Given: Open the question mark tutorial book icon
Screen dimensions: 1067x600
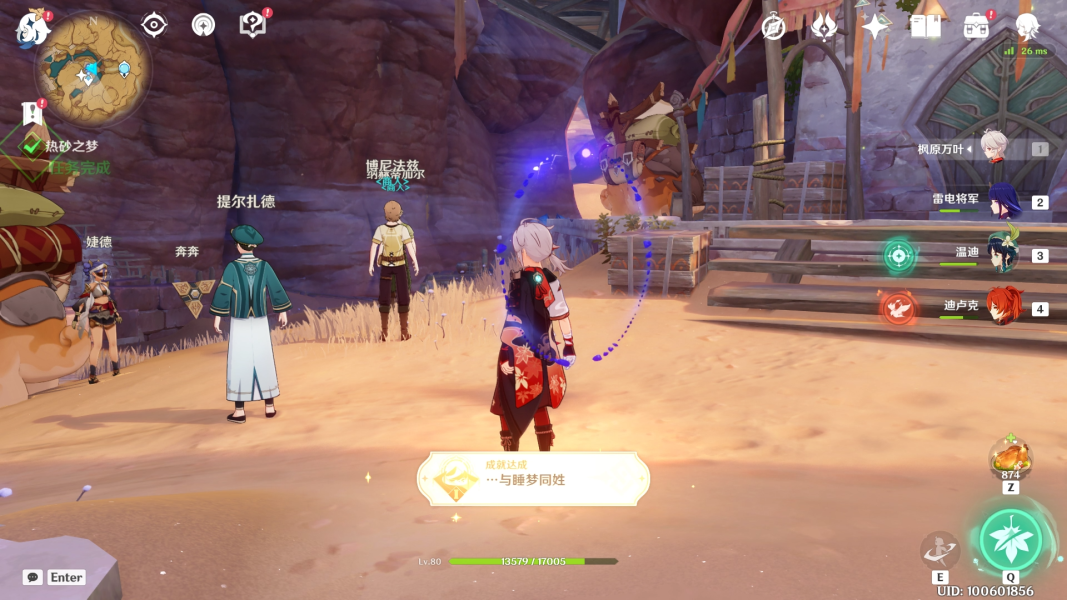Looking at the screenshot, I should (253, 25).
